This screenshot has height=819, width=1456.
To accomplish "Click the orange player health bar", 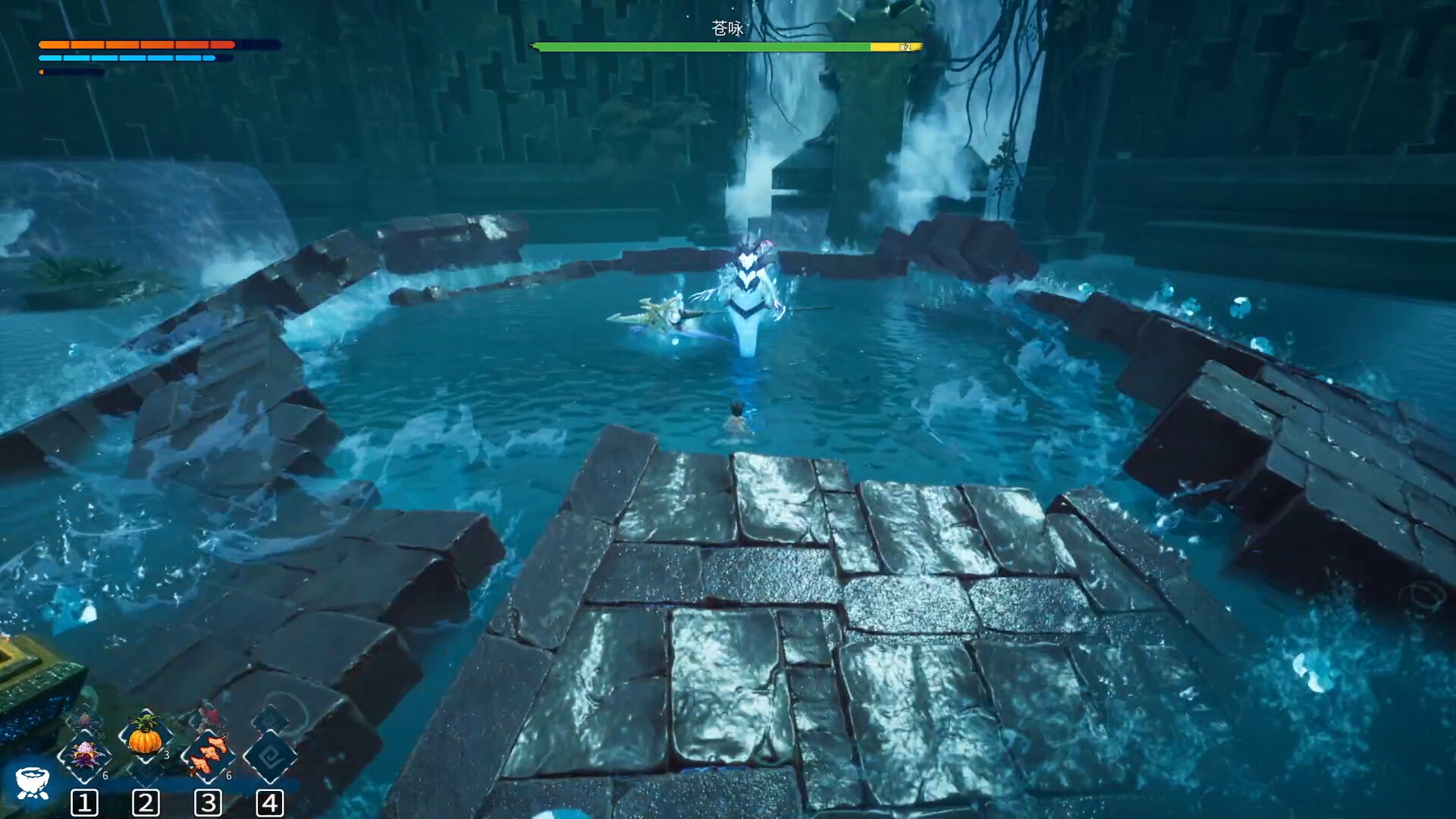I will pyautogui.click(x=136, y=45).
